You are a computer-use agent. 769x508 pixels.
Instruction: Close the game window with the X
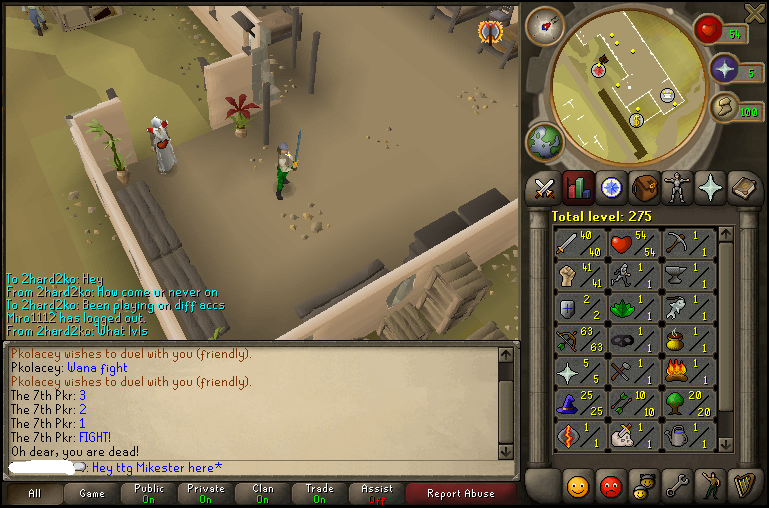(x=755, y=11)
